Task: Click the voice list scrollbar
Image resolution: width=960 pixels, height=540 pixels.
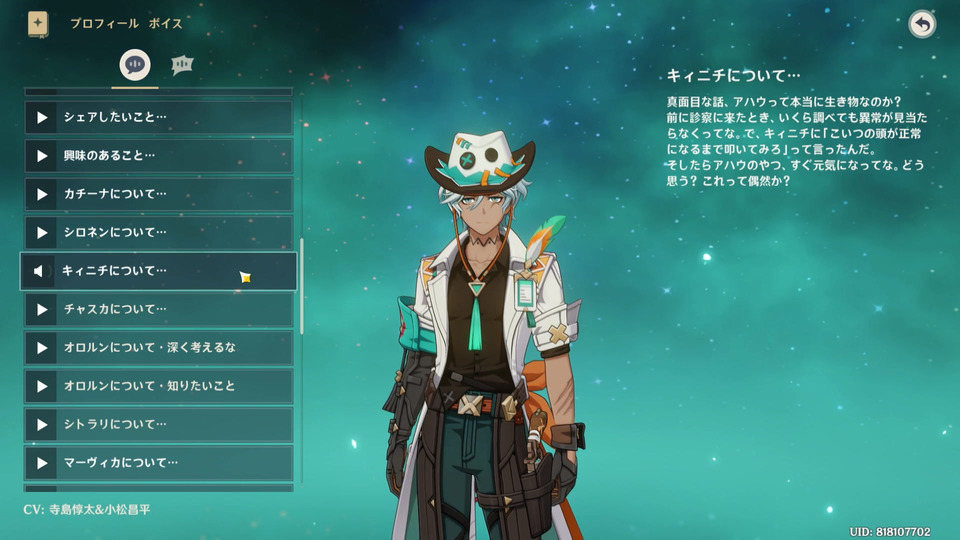Action: [301, 286]
